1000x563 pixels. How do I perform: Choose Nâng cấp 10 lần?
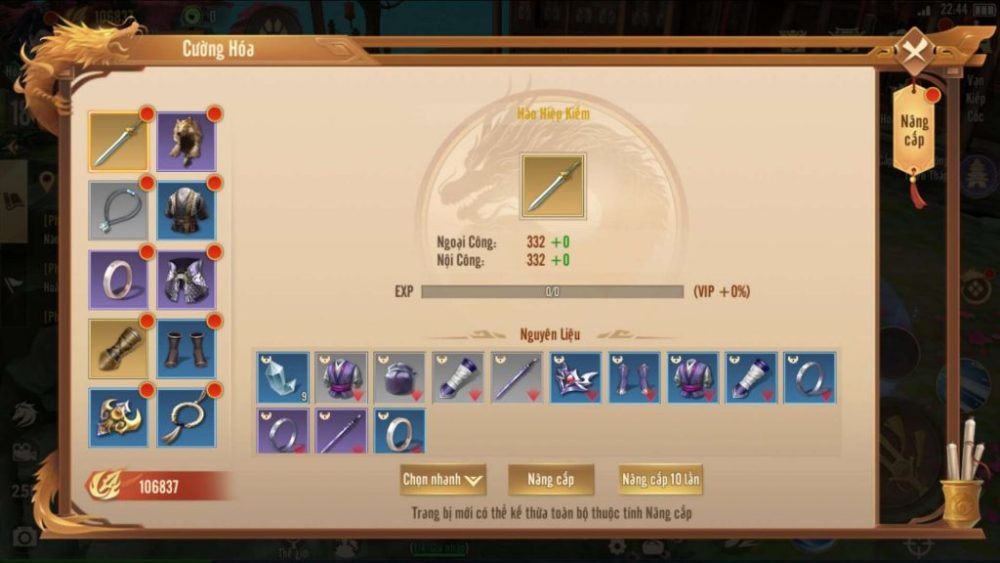(660, 480)
